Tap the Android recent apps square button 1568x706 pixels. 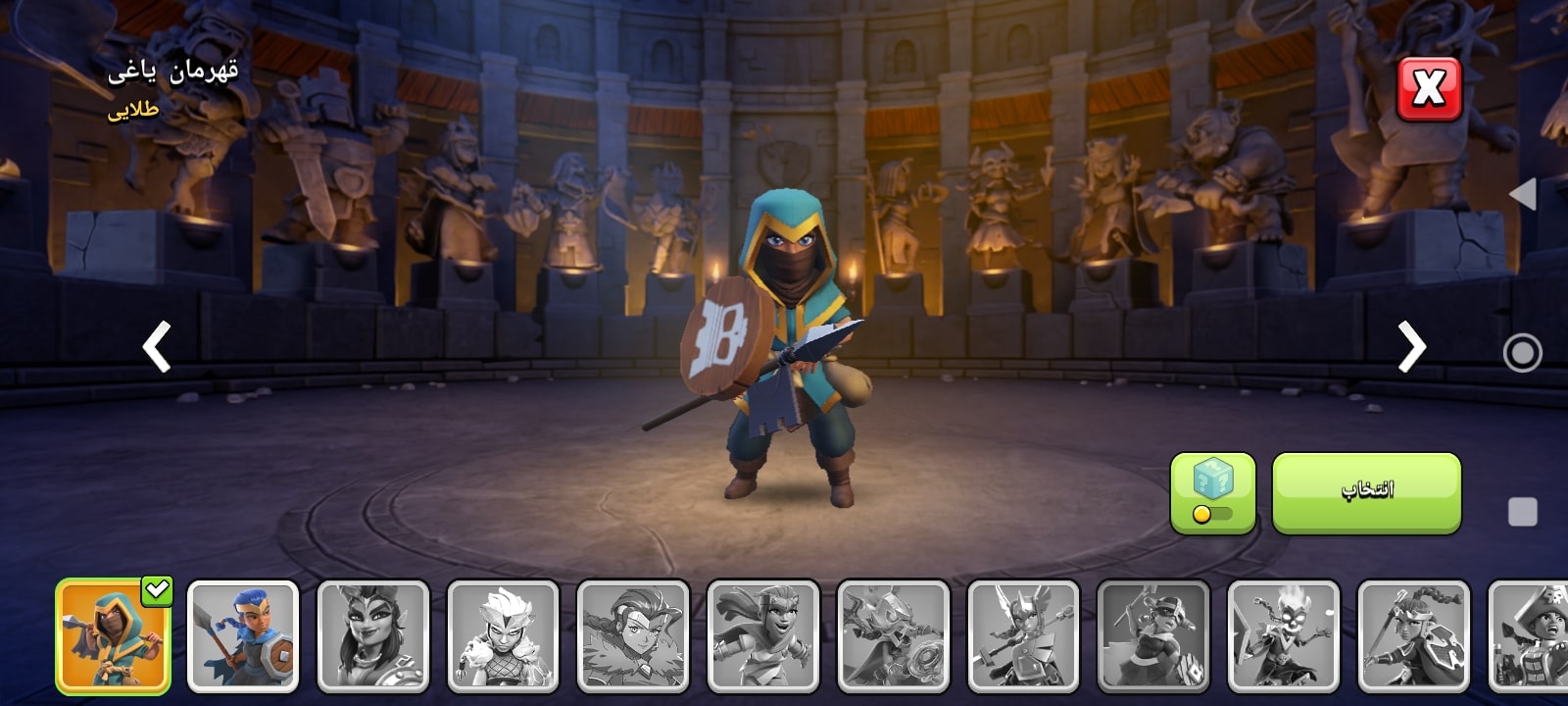click(1522, 512)
